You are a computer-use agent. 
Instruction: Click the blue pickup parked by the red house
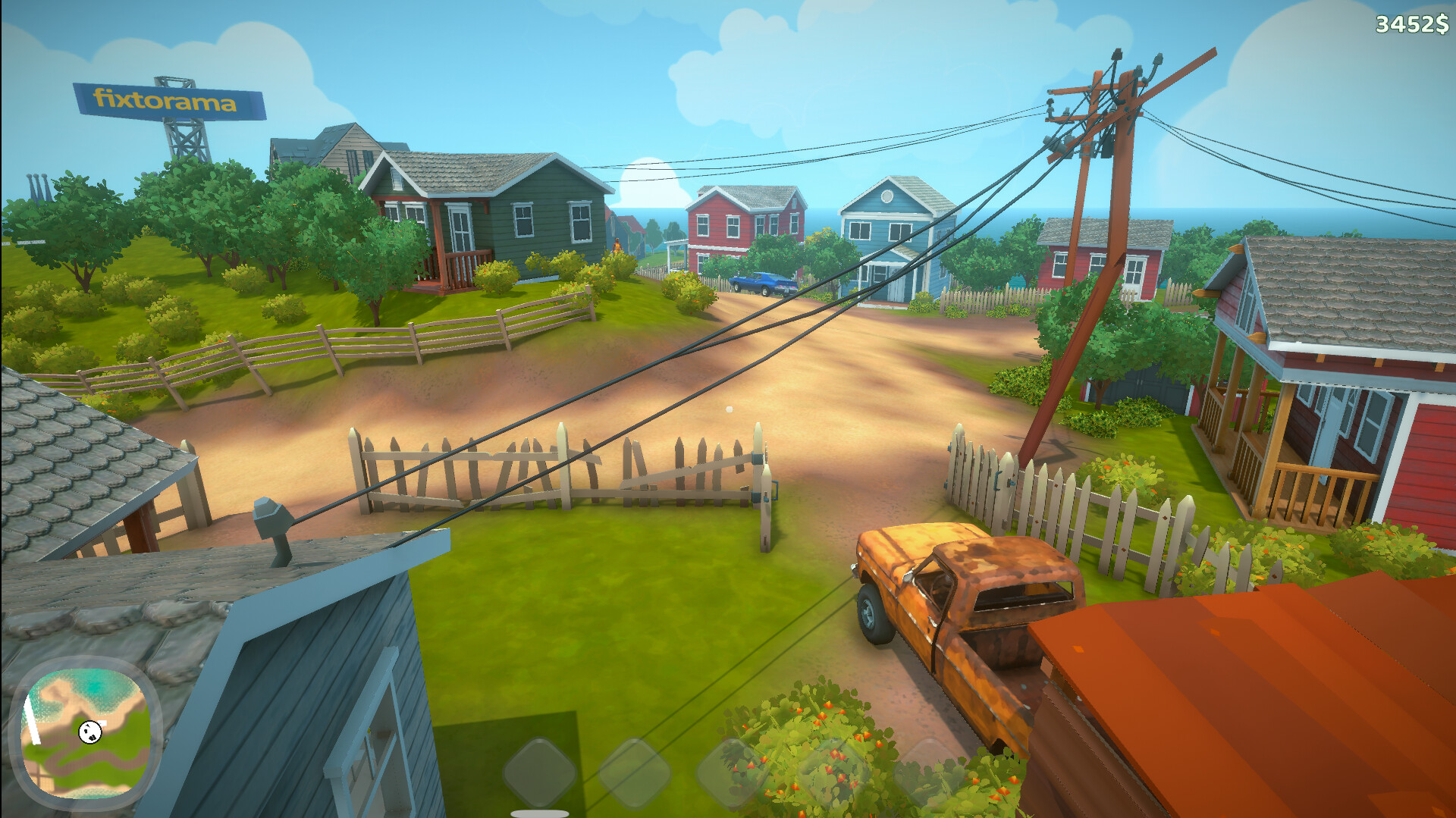[x=758, y=282]
